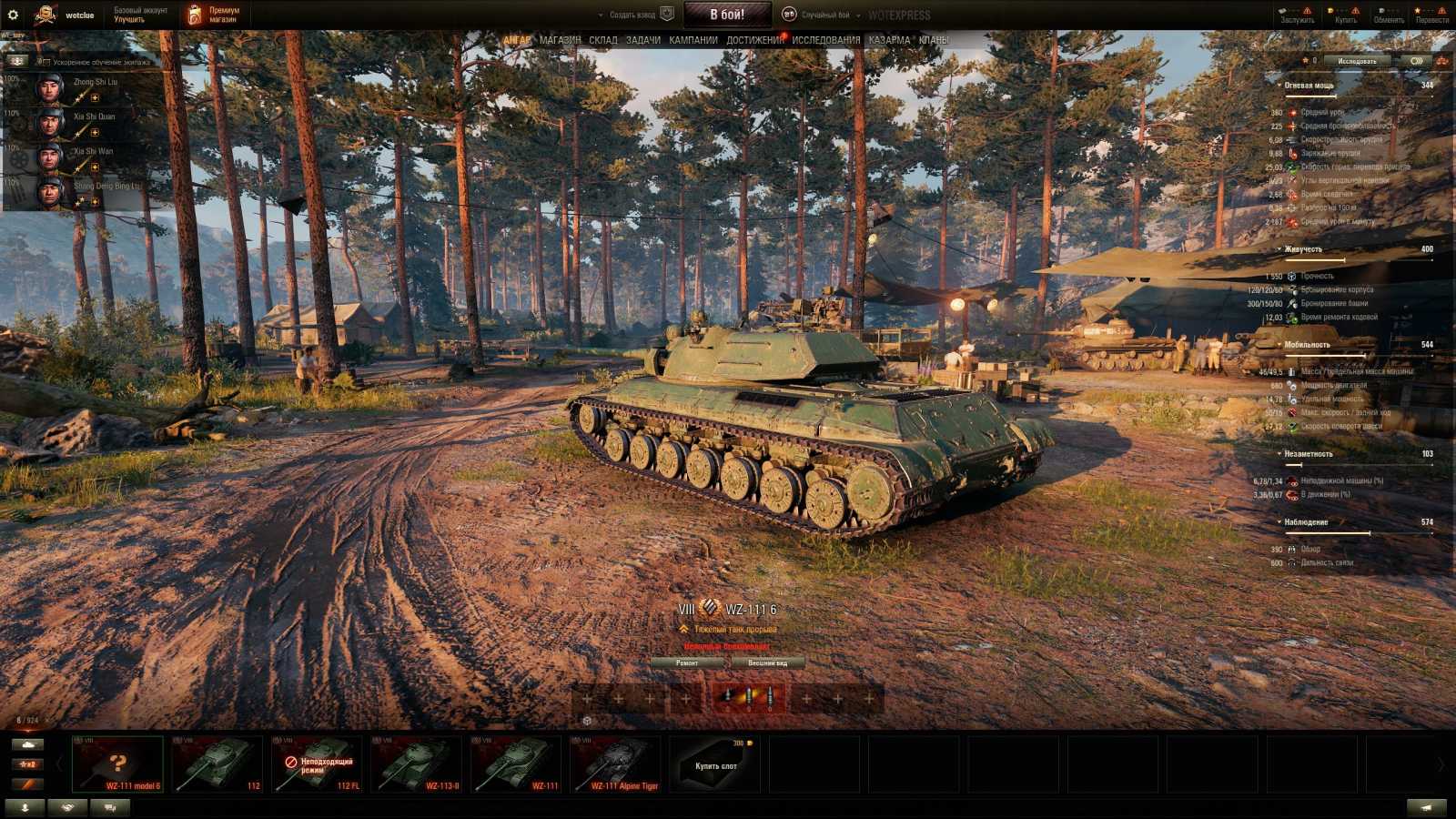The height and width of the screenshot is (819, 1456).
Task: Select the WZ-113-II tank in carousel
Action: pyautogui.click(x=417, y=764)
